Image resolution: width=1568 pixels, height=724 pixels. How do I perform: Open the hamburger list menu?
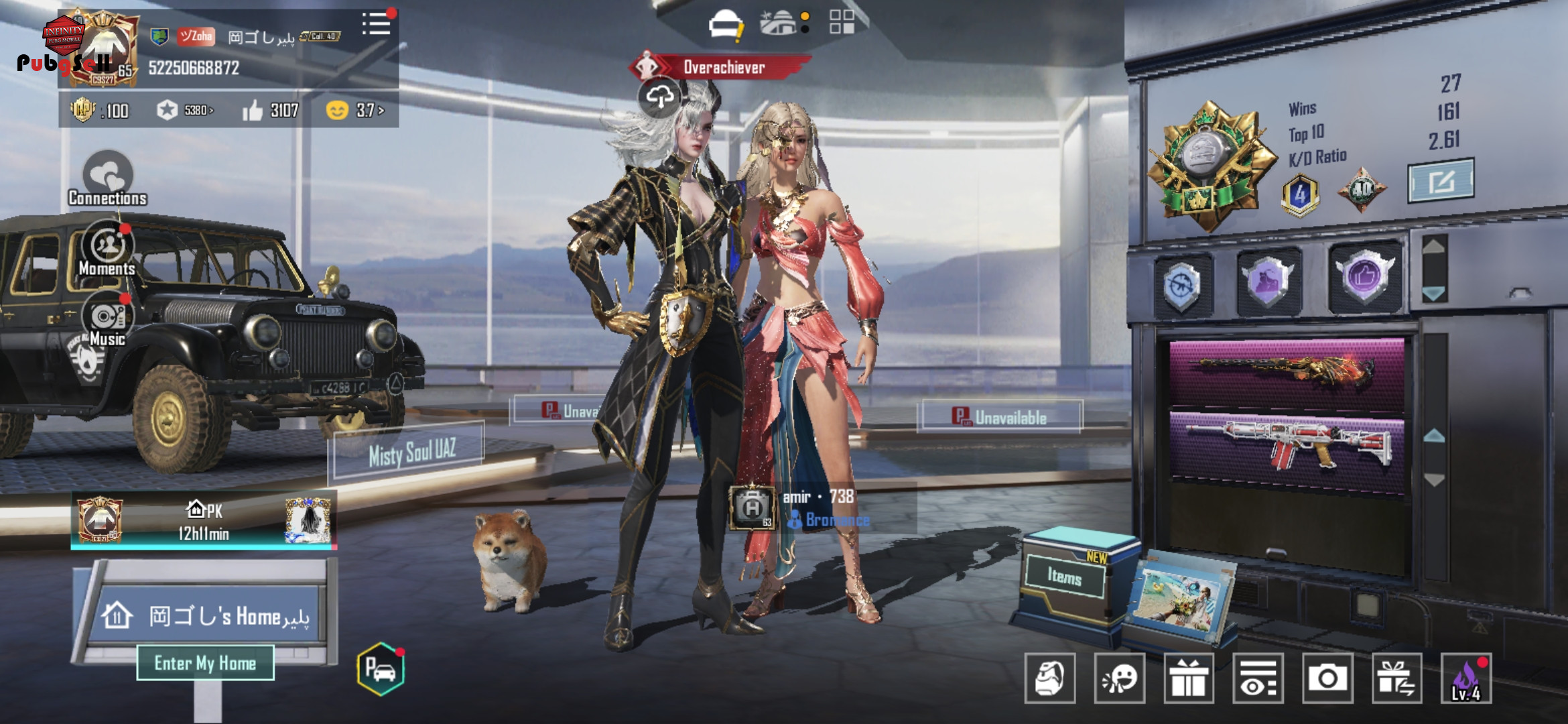(376, 24)
